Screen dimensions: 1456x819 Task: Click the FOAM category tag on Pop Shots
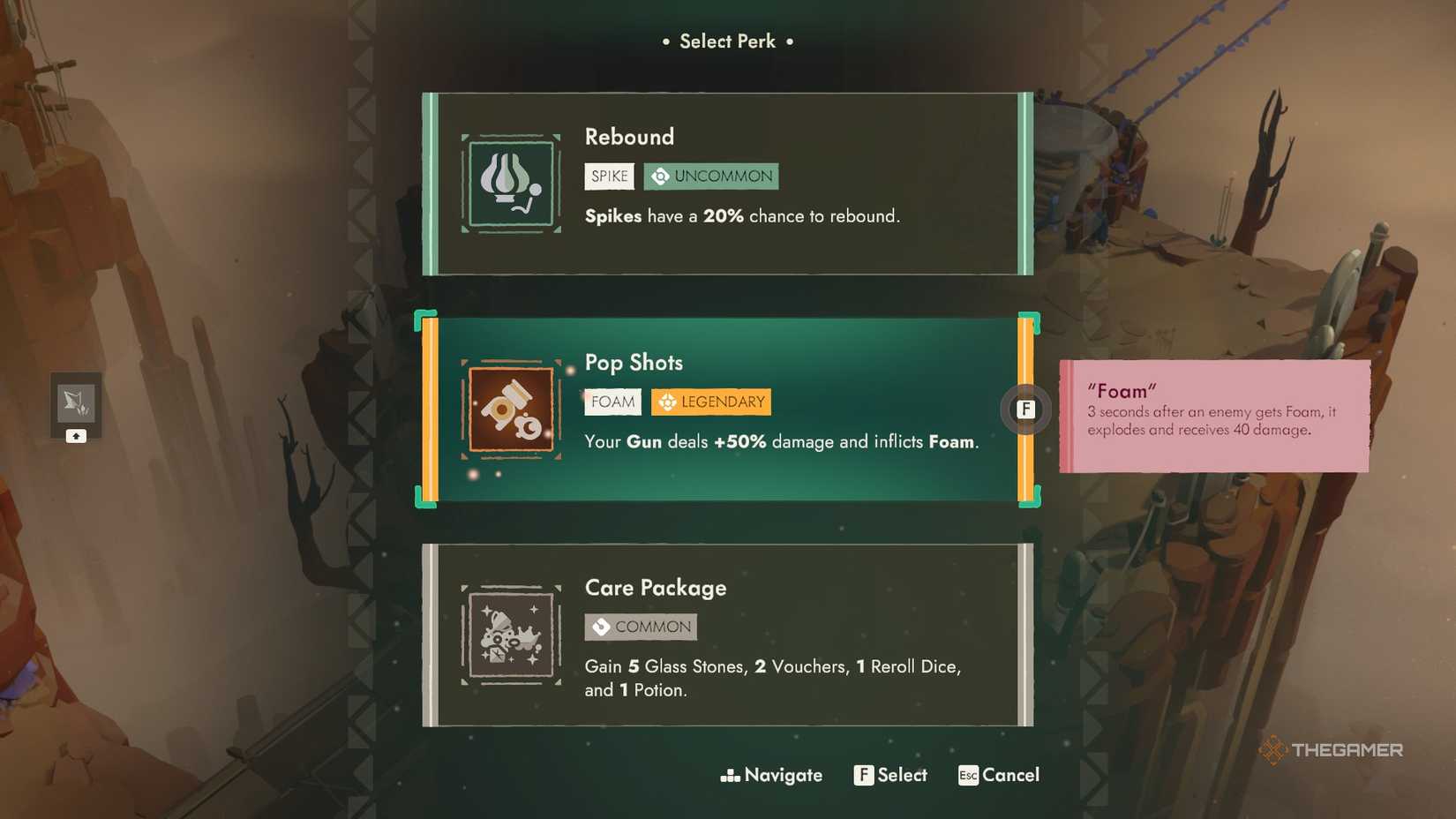612,402
